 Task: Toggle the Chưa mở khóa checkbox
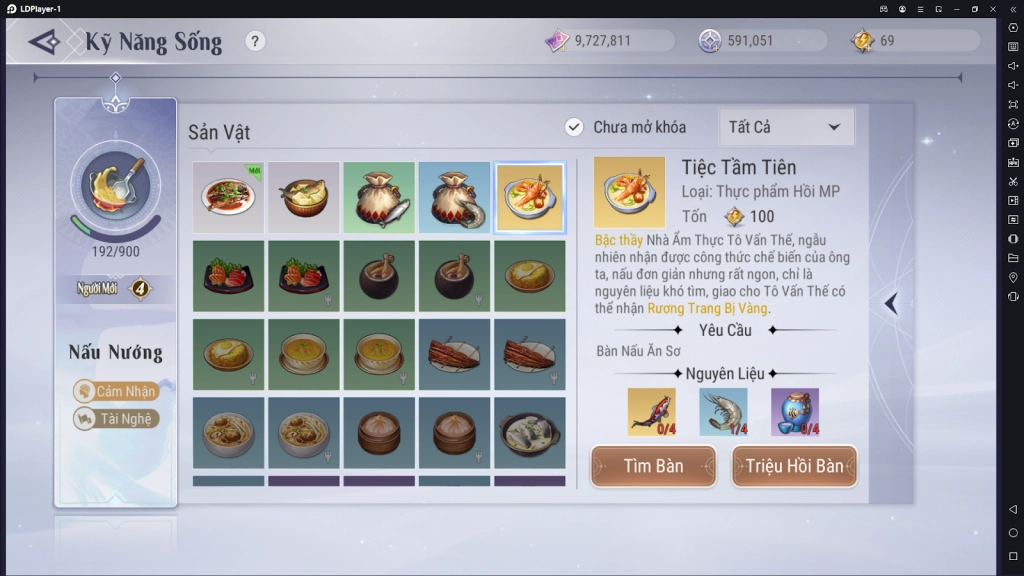point(574,127)
